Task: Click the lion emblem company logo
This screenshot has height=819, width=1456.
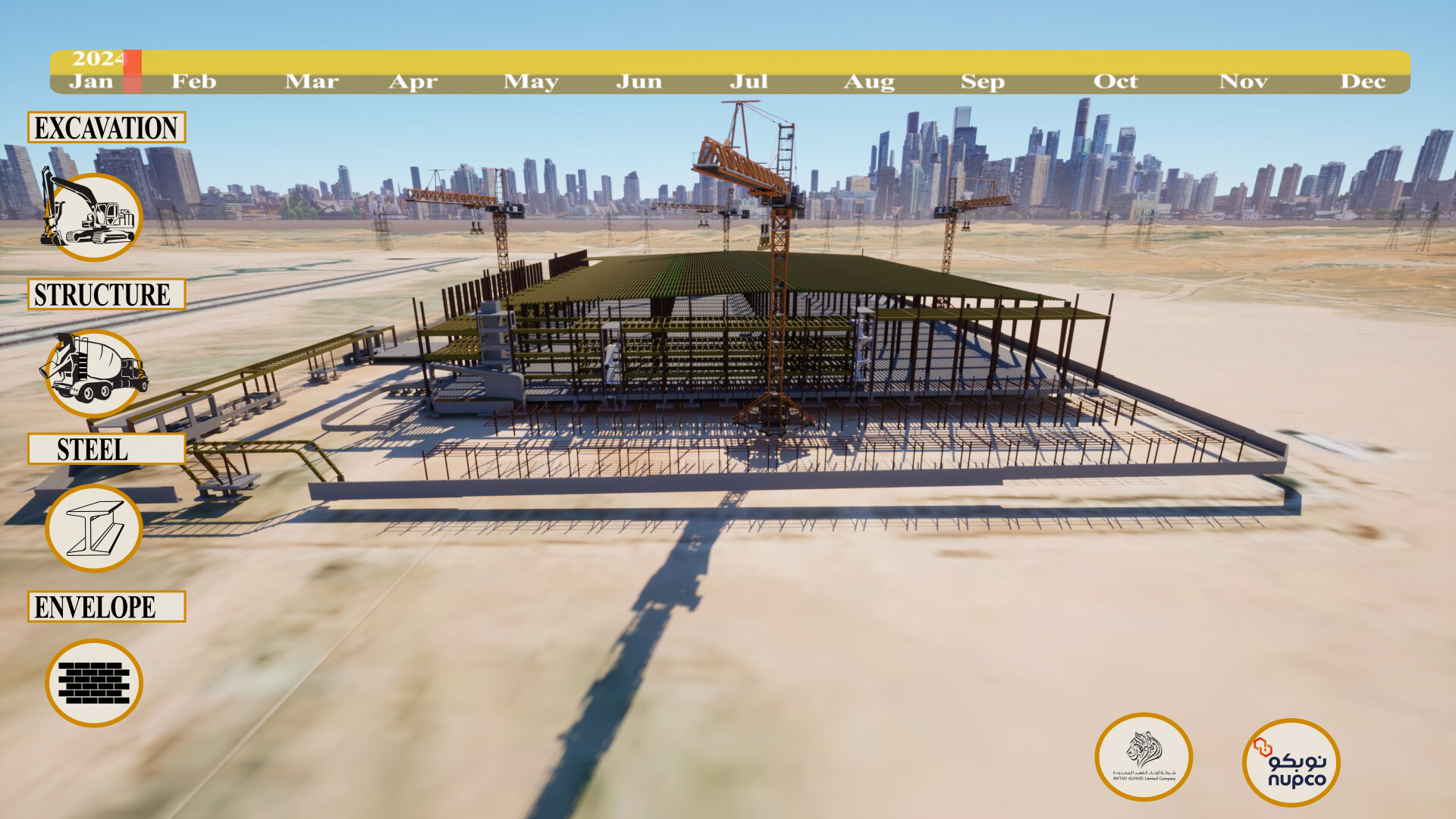Action: click(x=1144, y=757)
